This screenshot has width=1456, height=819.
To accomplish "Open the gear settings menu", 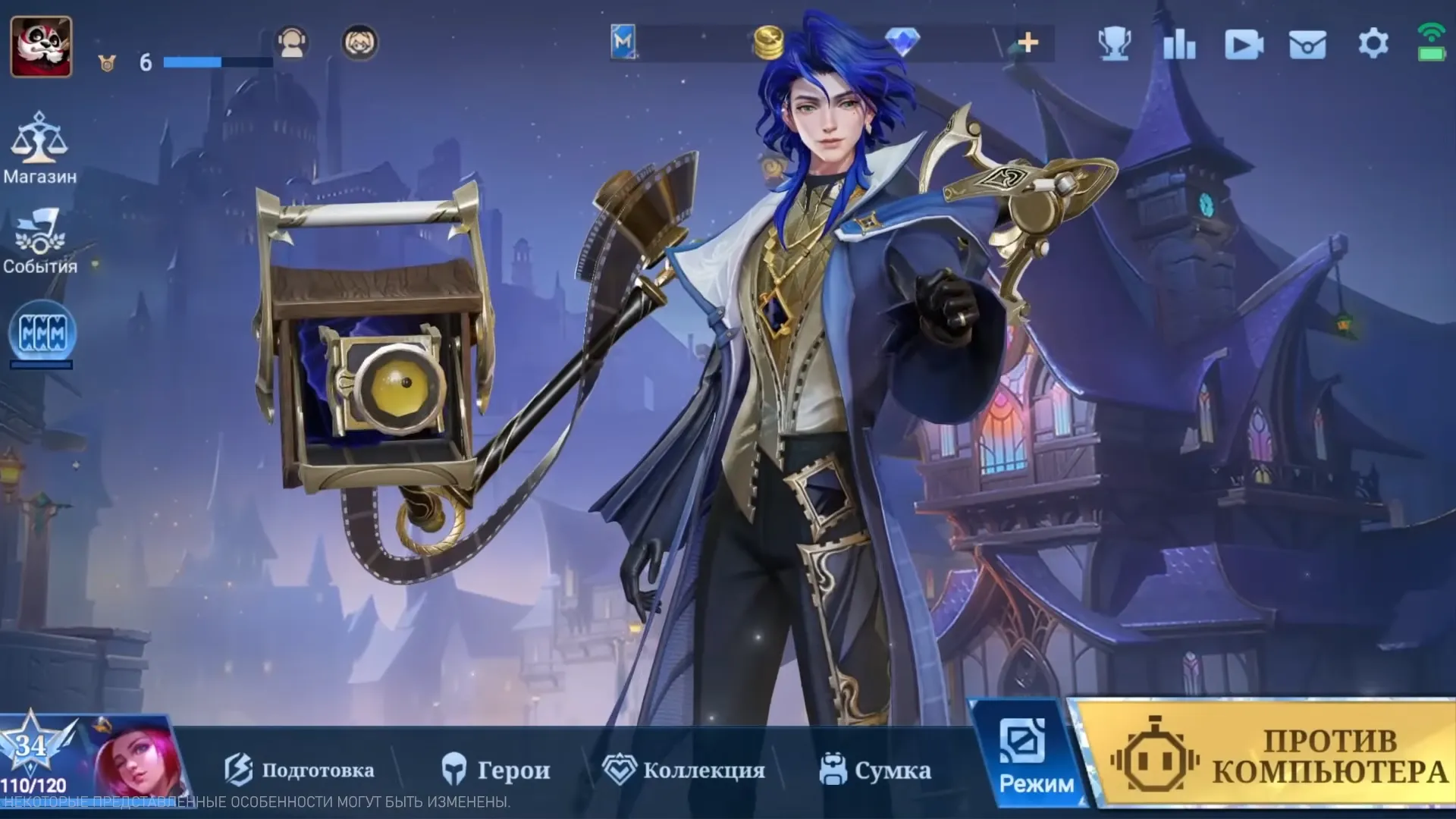I will pyautogui.click(x=1373, y=43).
